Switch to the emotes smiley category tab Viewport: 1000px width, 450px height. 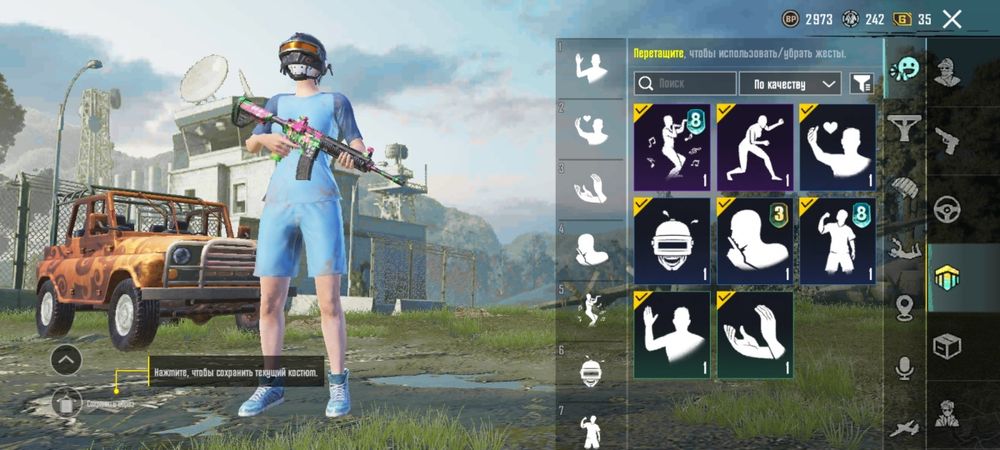point(906,69)
